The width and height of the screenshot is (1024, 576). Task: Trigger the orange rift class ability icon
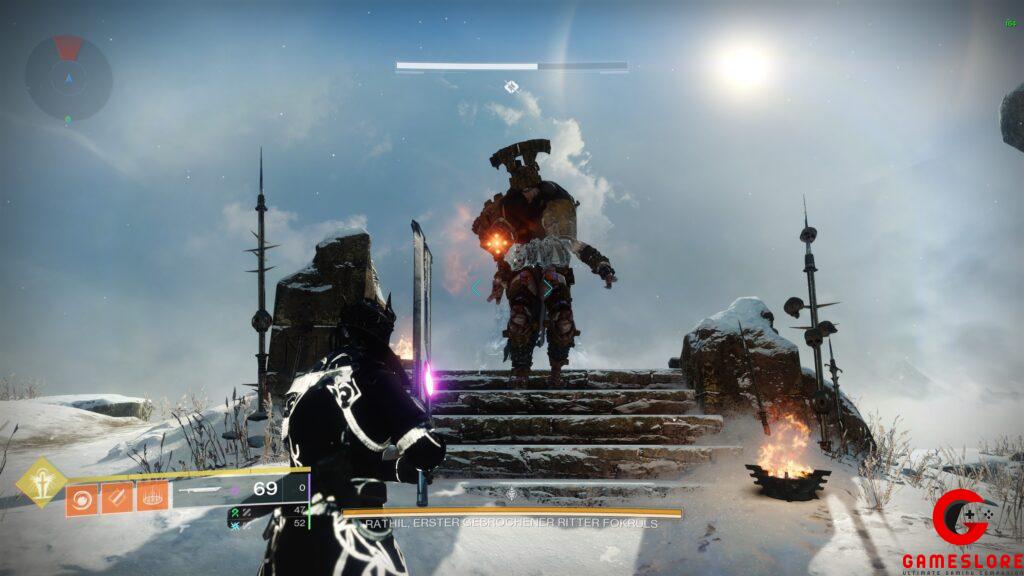click(x=152, y=497)
